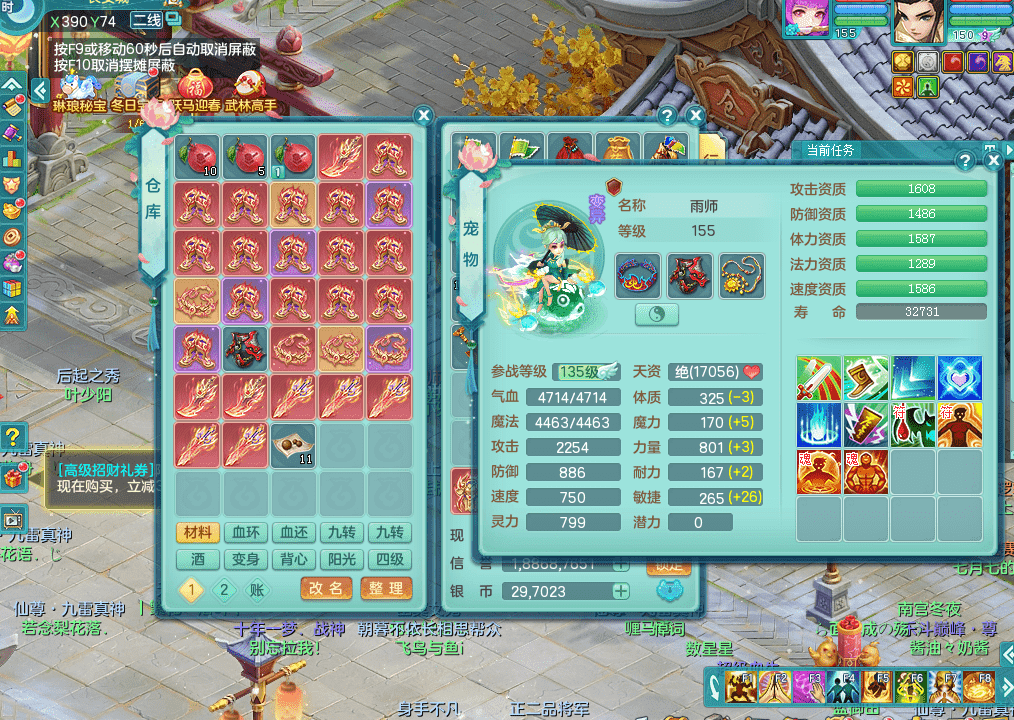Go to warehouse page 2
Image resolution: width=1014 pixels, height=720 pixels.
coord(224,590)
